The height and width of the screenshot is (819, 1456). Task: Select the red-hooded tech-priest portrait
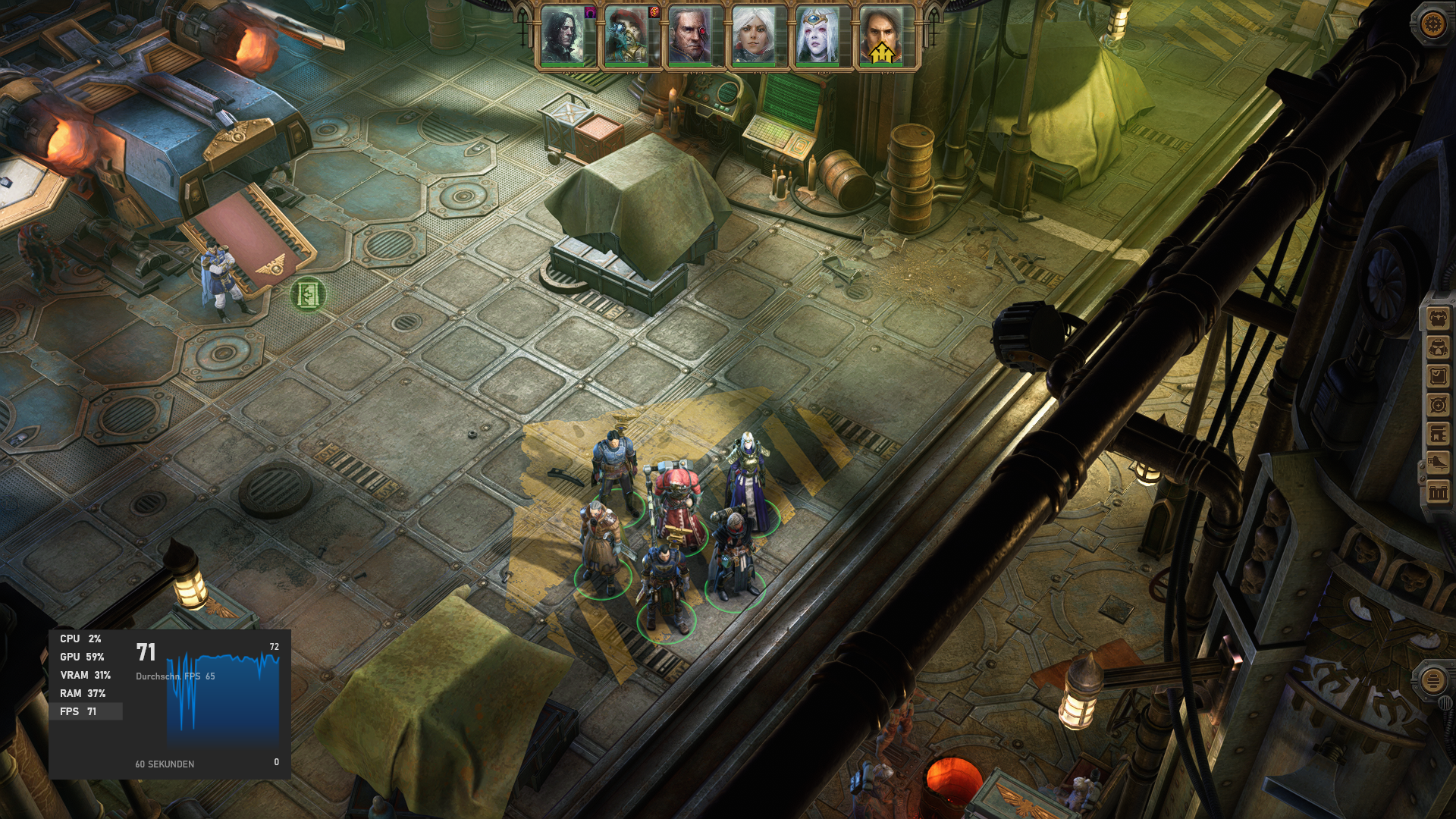626,36
